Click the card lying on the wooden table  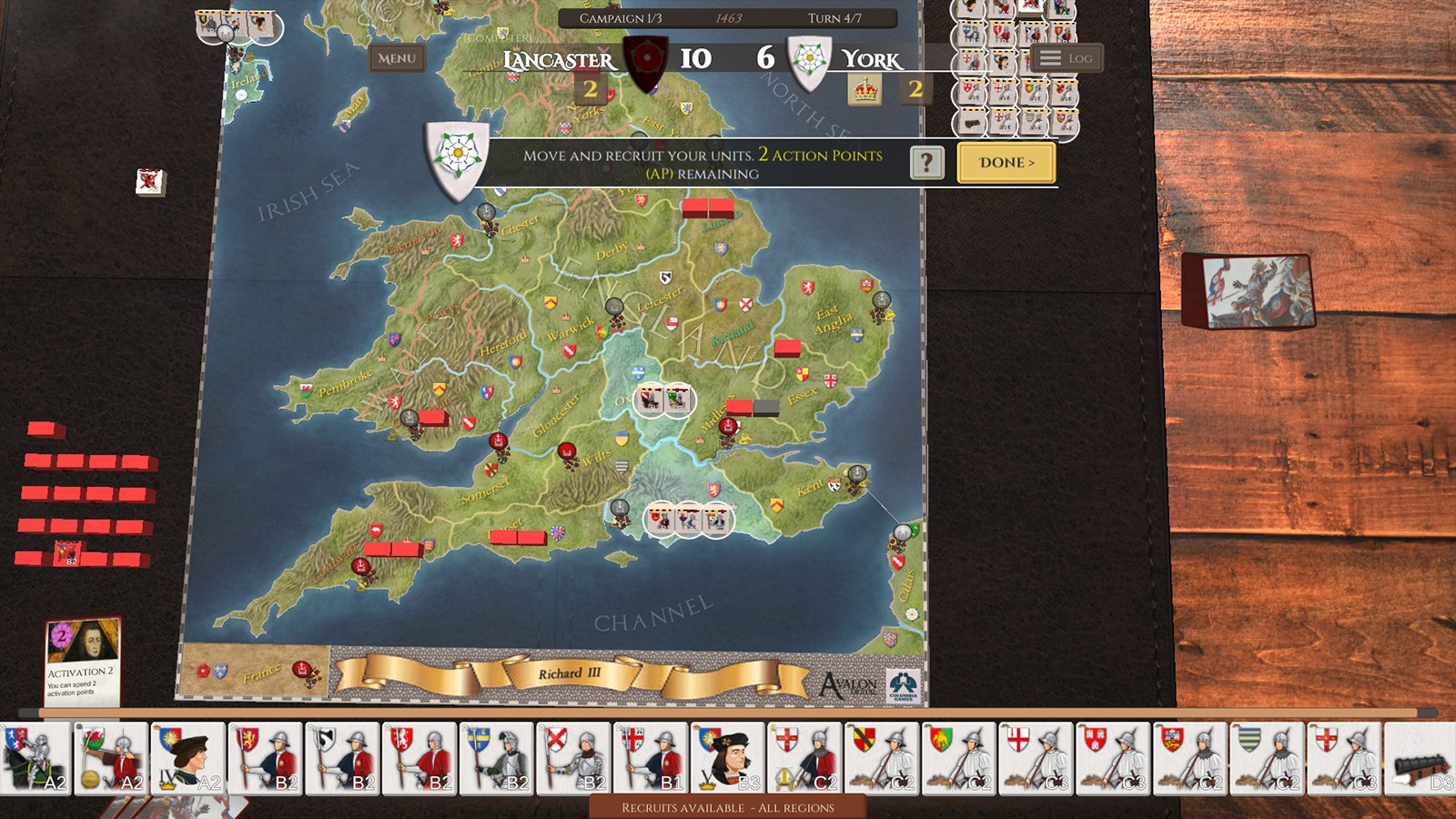[1251, 289]
